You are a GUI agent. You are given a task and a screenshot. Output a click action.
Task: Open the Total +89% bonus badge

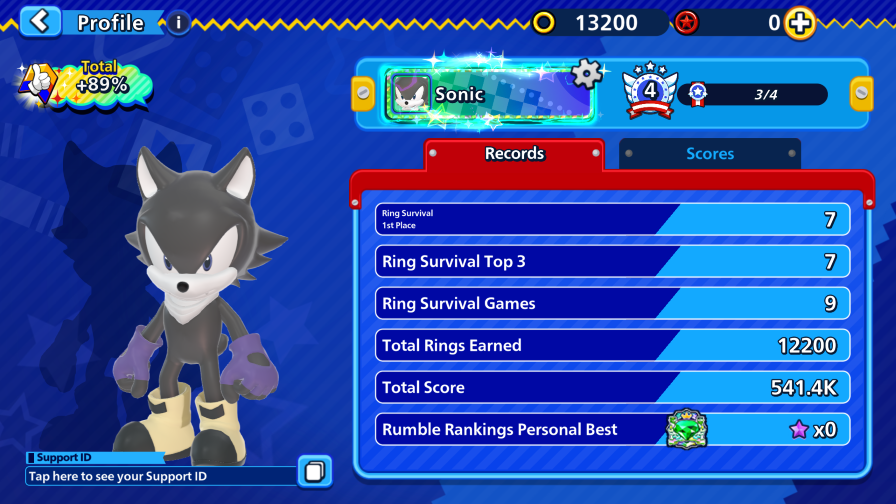coord(85,84)
